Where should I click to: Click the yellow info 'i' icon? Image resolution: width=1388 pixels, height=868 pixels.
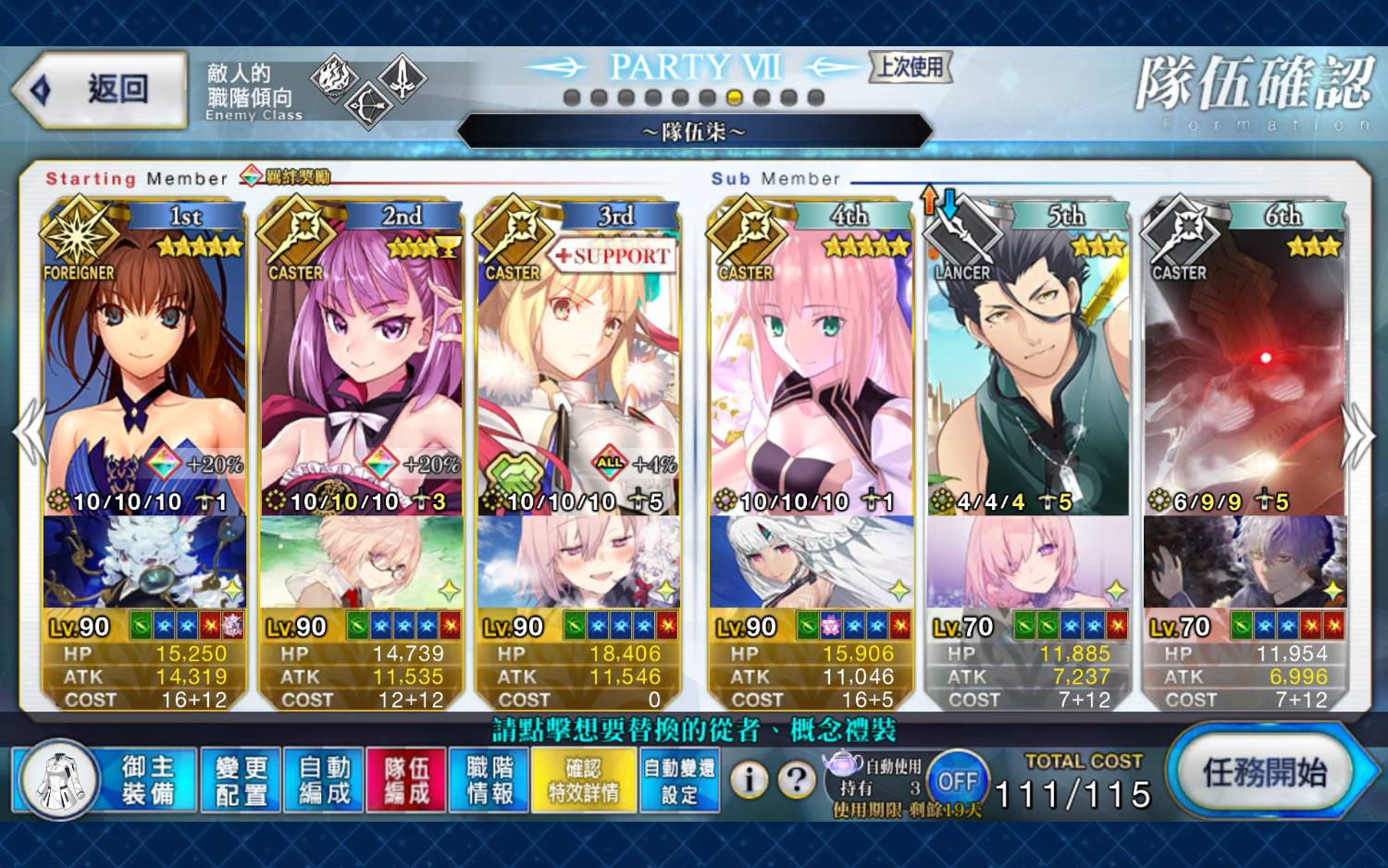750,780
